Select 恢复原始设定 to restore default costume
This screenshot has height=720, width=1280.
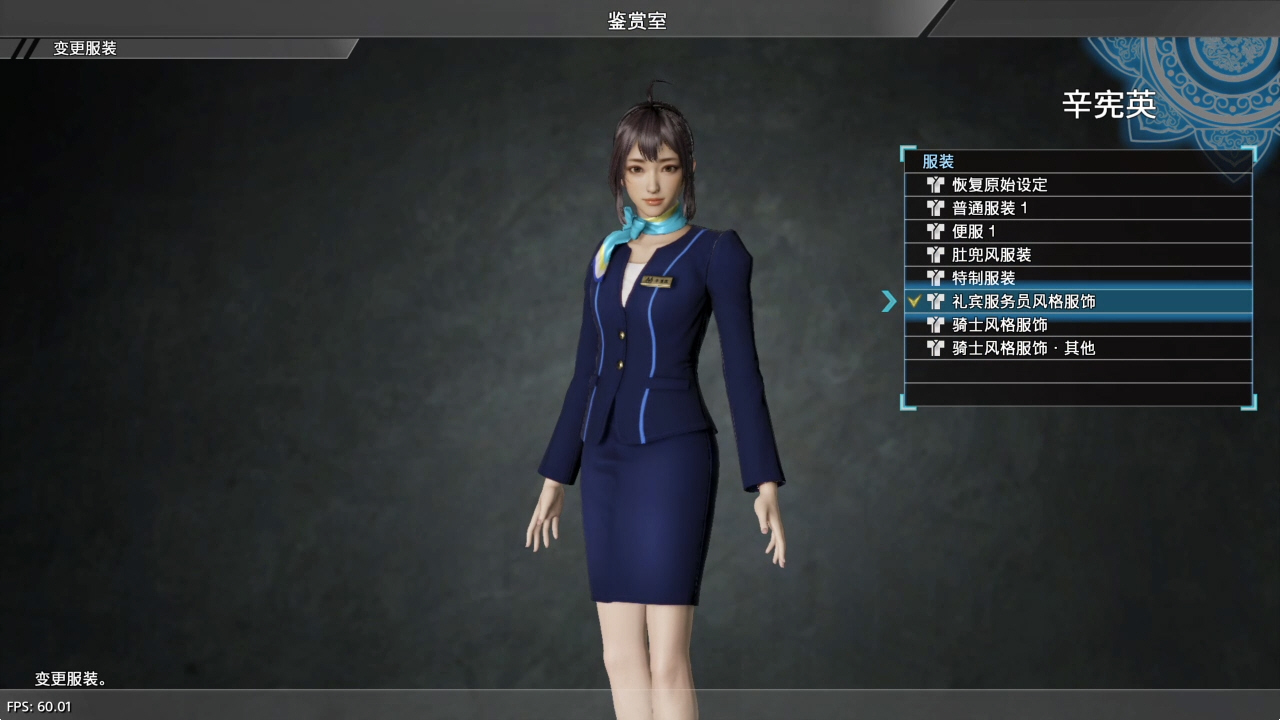1000,185
